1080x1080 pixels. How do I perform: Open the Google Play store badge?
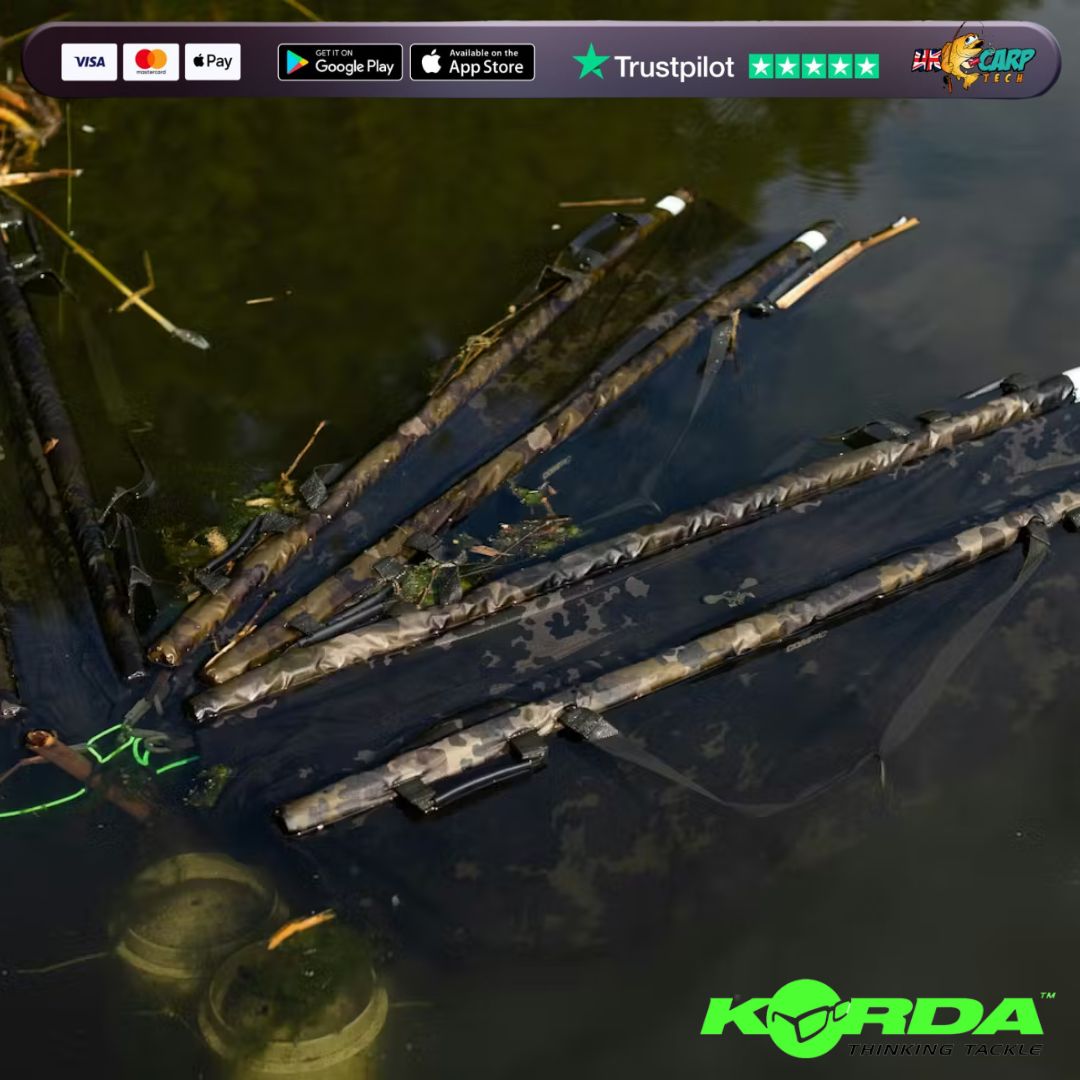tap(340, 62)
